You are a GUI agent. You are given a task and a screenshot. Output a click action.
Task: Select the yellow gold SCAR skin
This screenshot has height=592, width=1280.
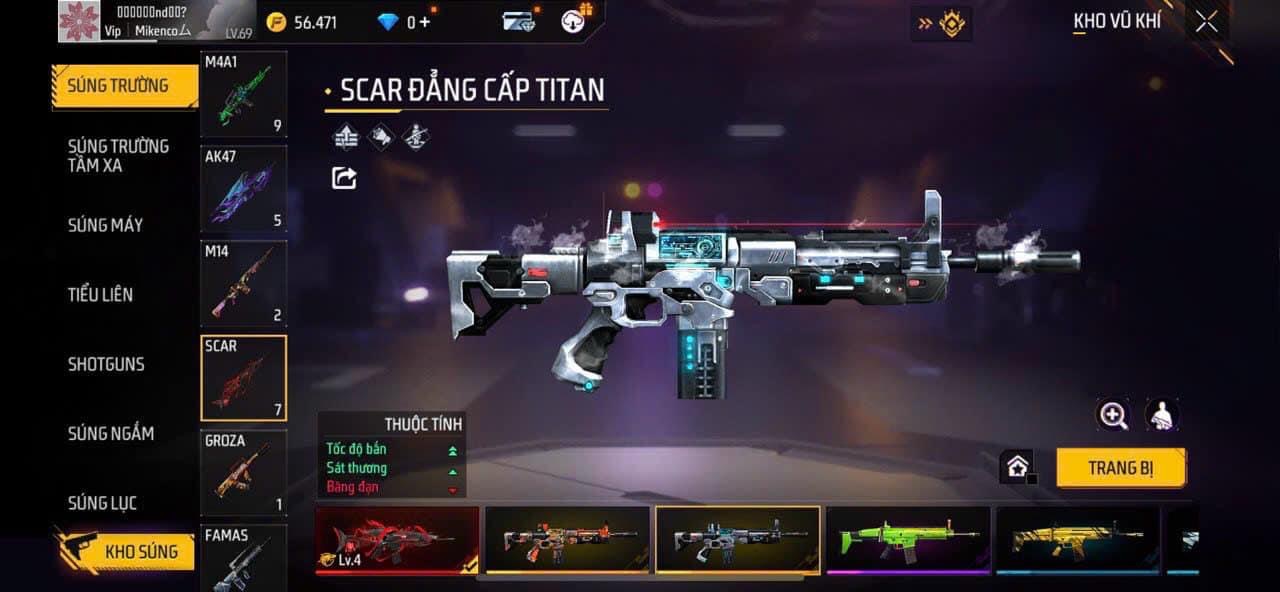1077,540
